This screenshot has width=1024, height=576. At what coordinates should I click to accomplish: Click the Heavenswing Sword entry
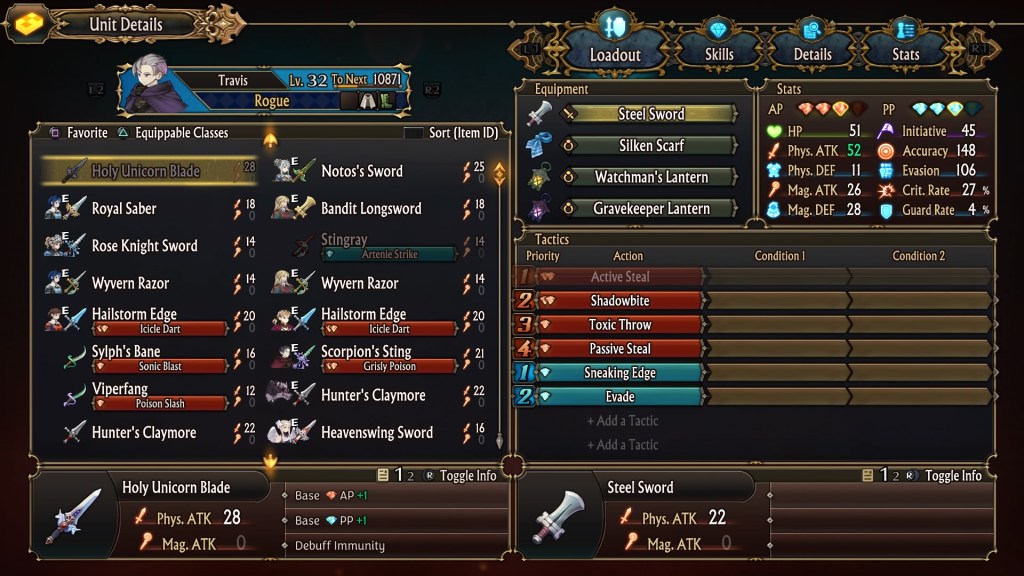[x=376, y=432]
